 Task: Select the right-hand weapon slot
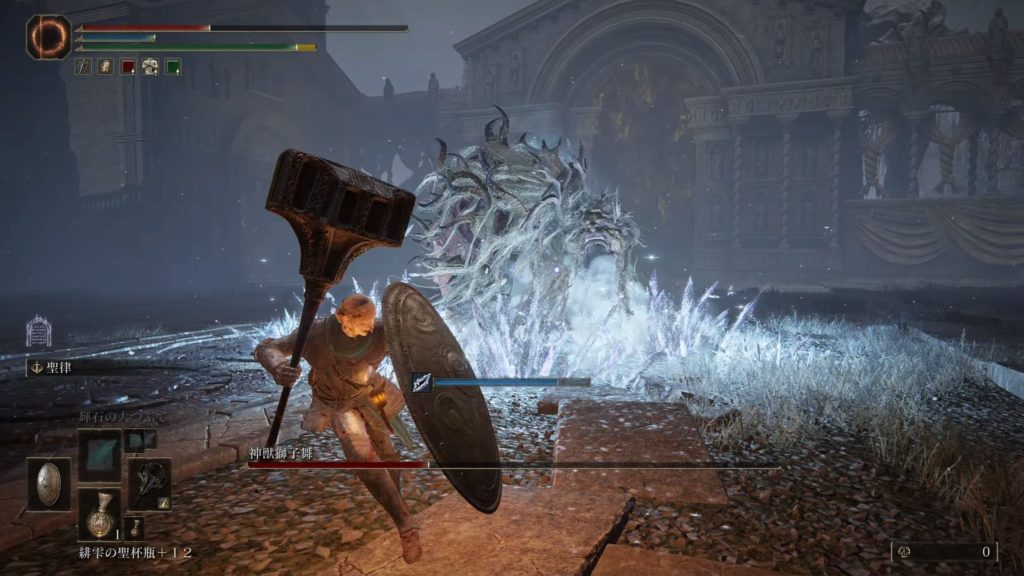149,484
